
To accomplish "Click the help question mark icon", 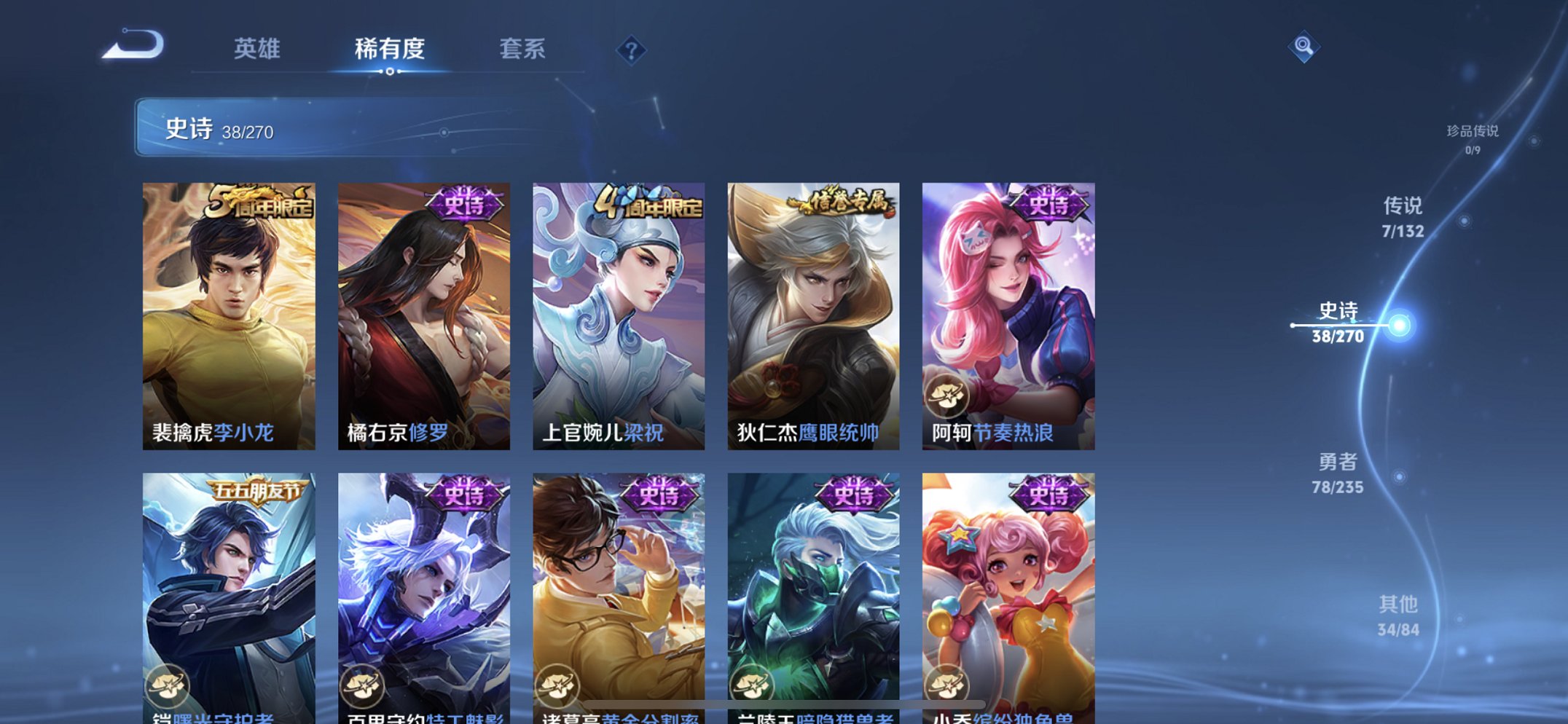I will (631, 50).
